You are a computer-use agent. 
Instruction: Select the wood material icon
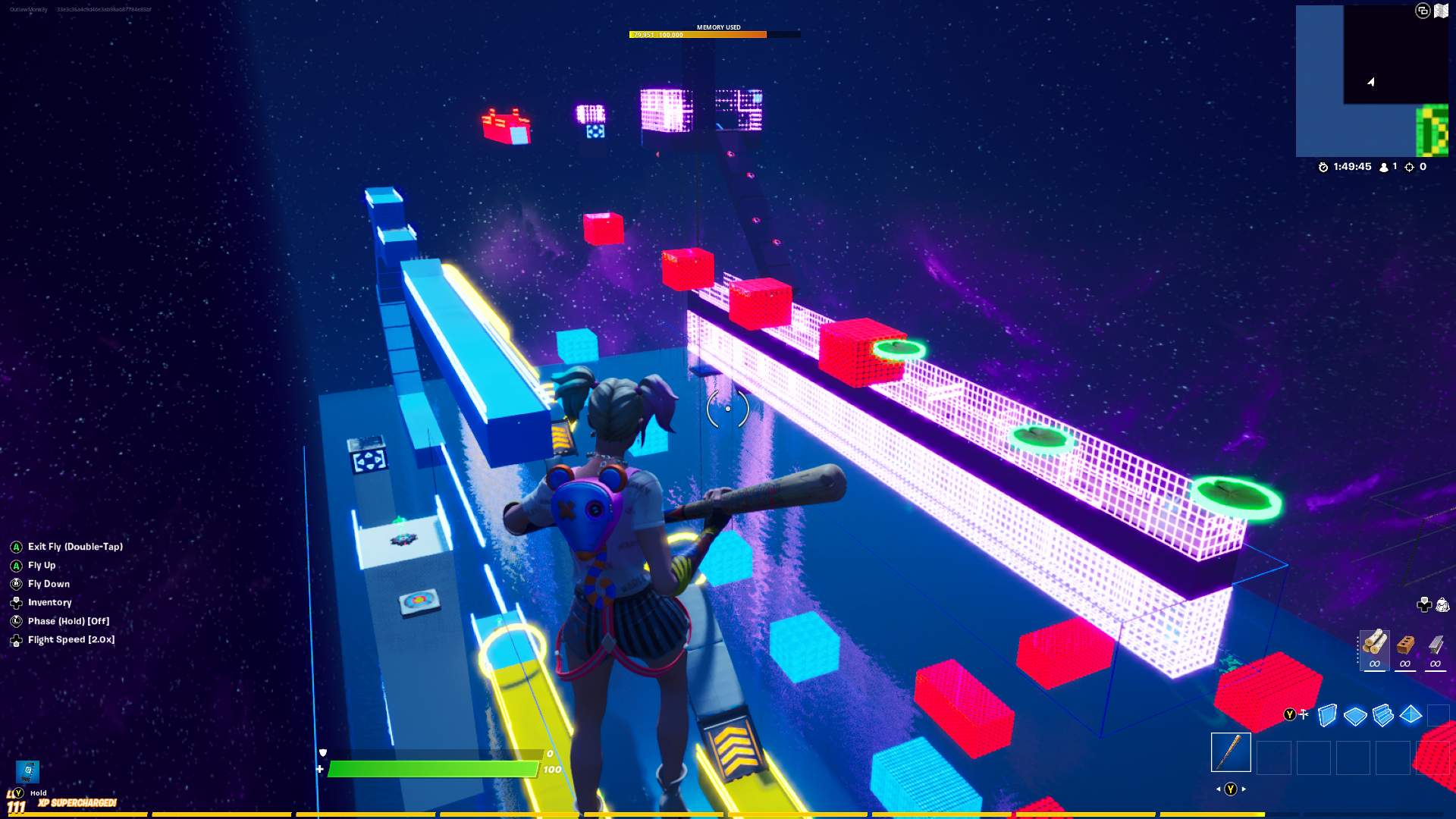(x=1375, y=646)
